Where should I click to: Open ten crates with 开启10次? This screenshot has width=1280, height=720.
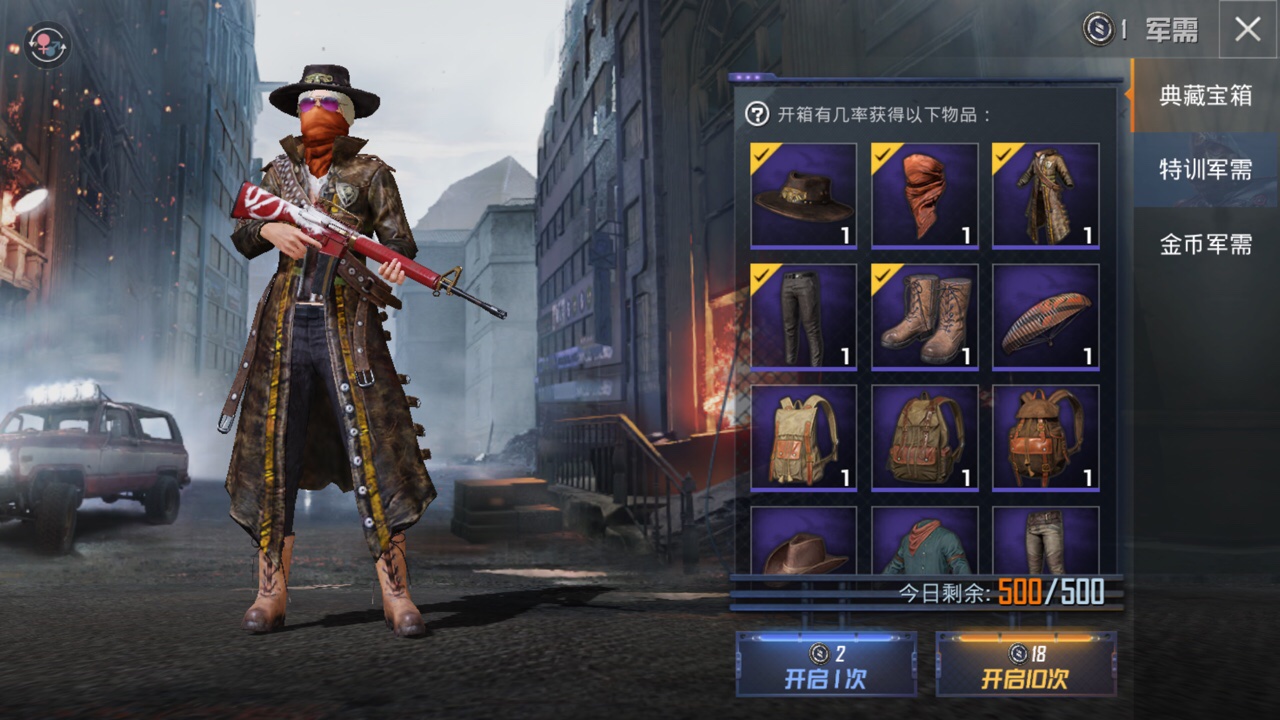coord(1025,664)
